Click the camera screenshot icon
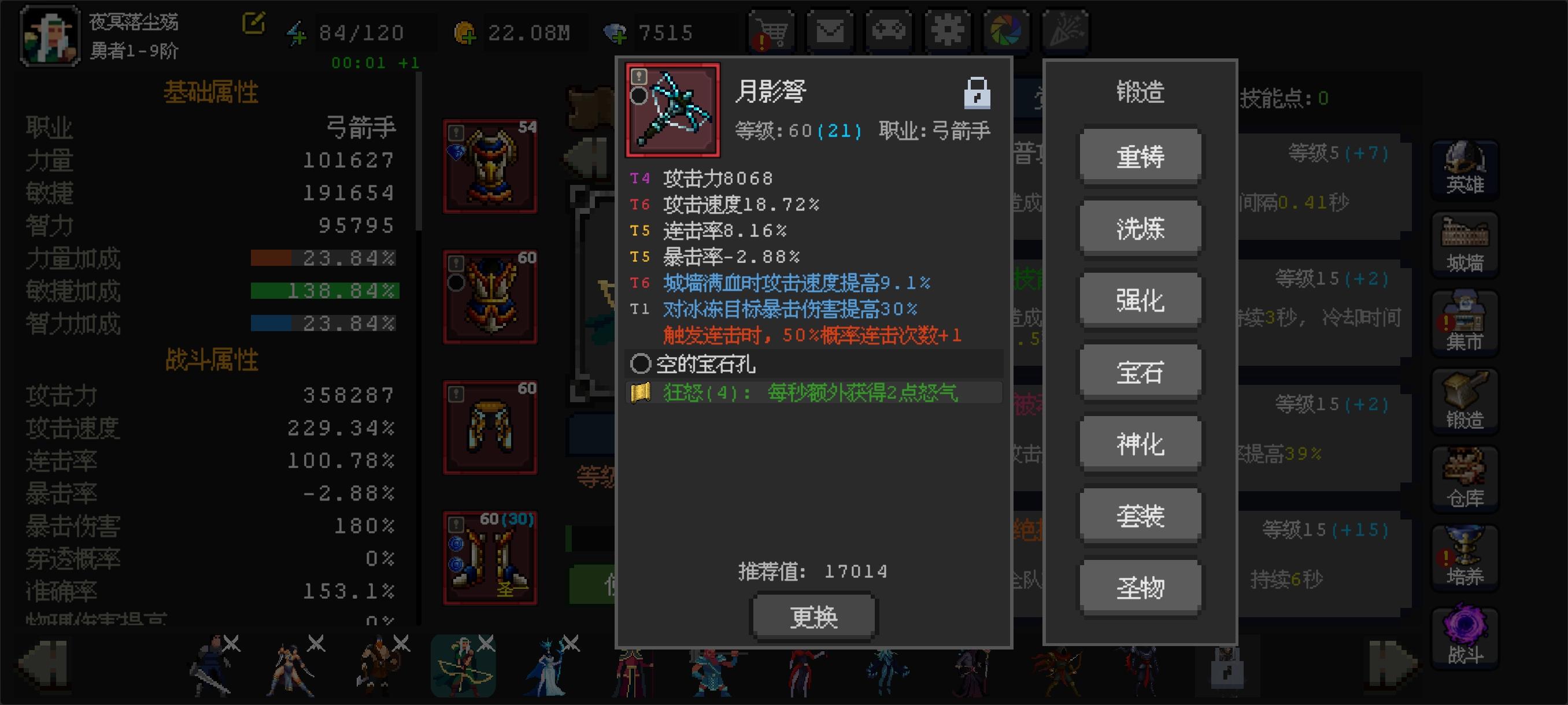The height and width of the screenshot is (705, 1568). tap(1007, 29)
